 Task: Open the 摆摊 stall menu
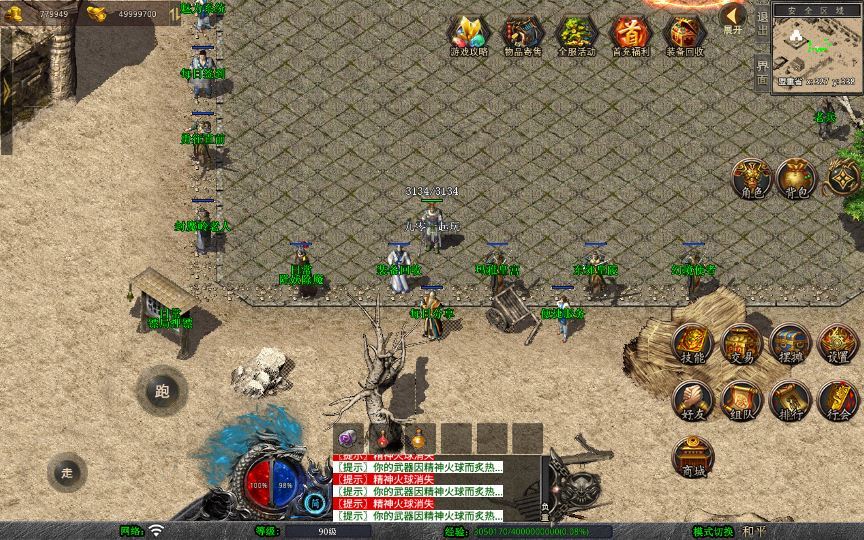(x=789, y=344)
